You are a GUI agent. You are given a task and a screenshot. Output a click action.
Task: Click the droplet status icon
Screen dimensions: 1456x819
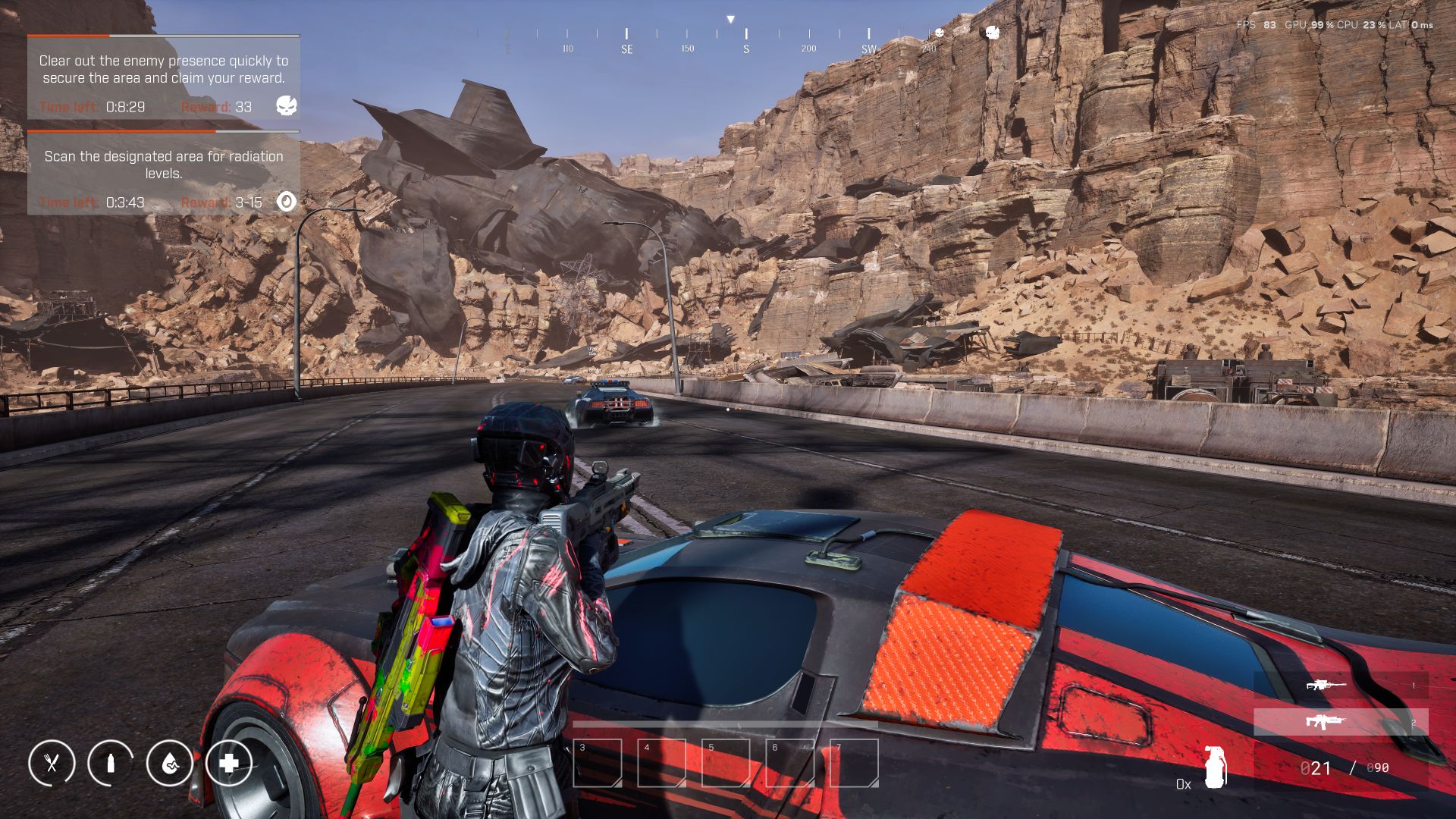point(169,763)
